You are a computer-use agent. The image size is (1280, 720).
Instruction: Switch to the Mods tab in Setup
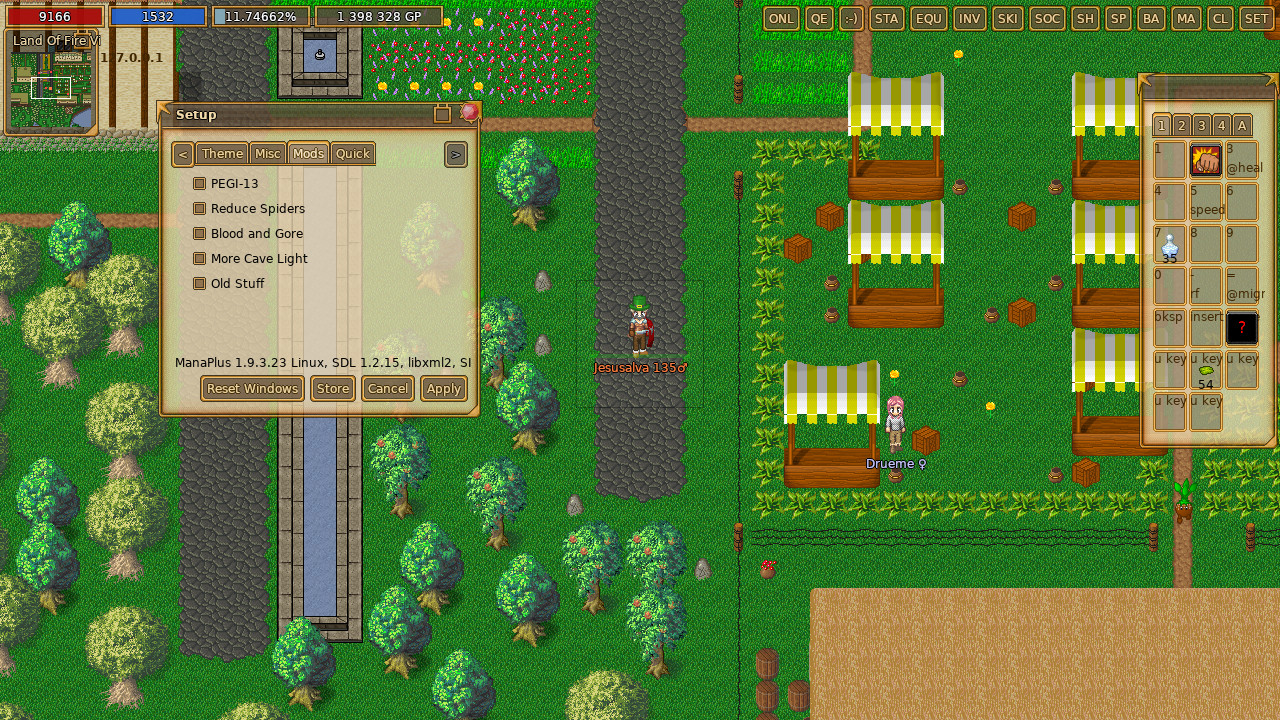[307, 153]
